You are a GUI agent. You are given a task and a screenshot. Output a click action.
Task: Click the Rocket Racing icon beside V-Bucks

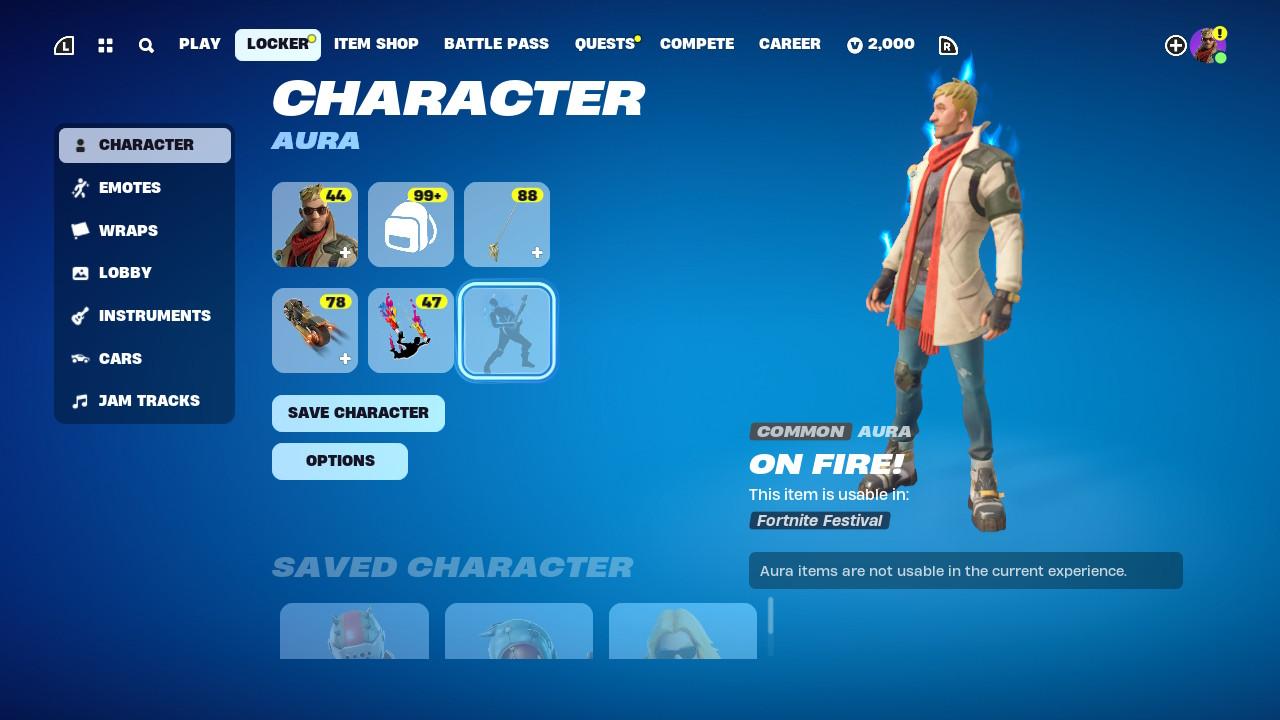pos(947,45)
